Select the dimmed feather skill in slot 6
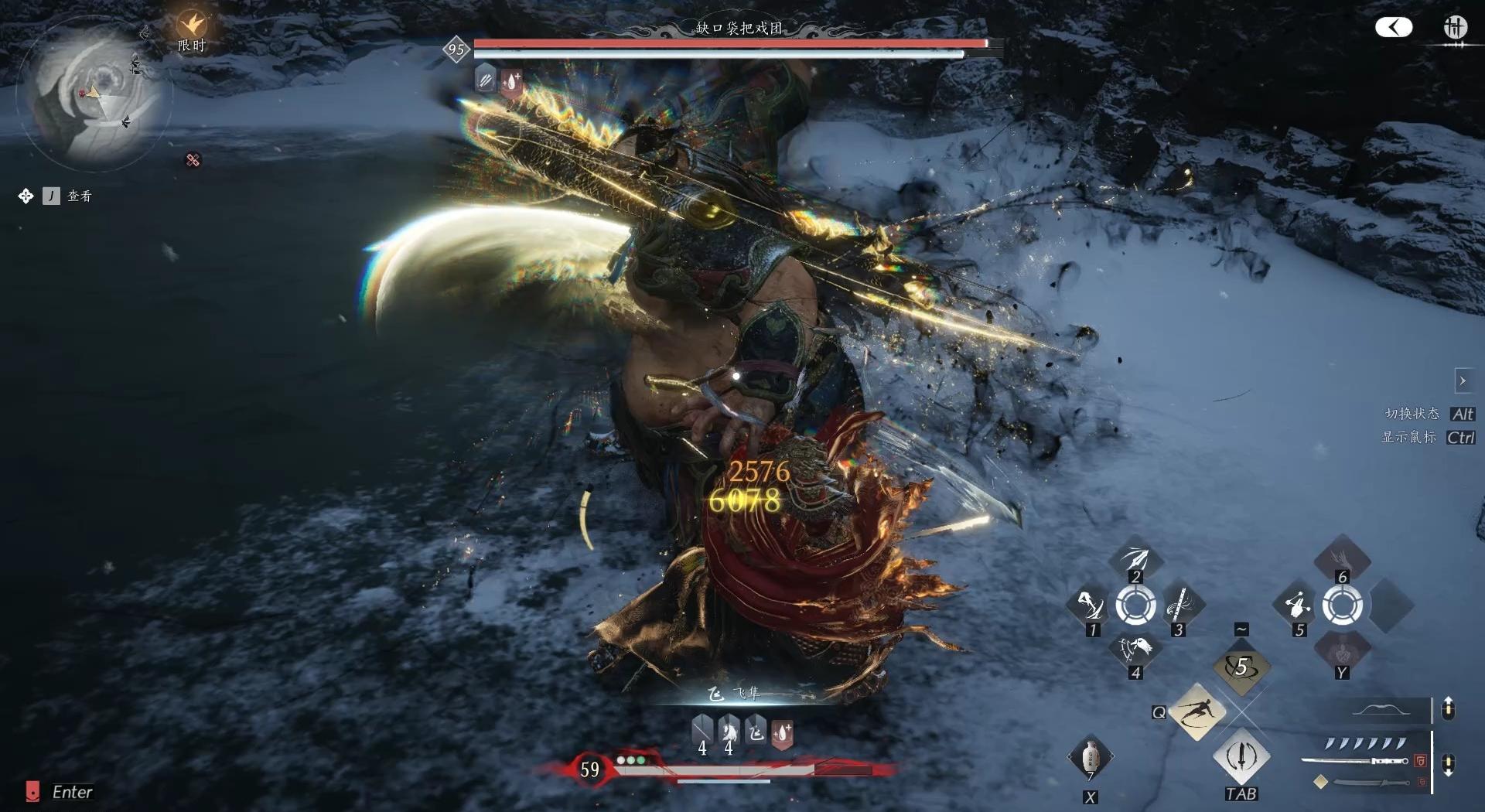 [1342, 557]
